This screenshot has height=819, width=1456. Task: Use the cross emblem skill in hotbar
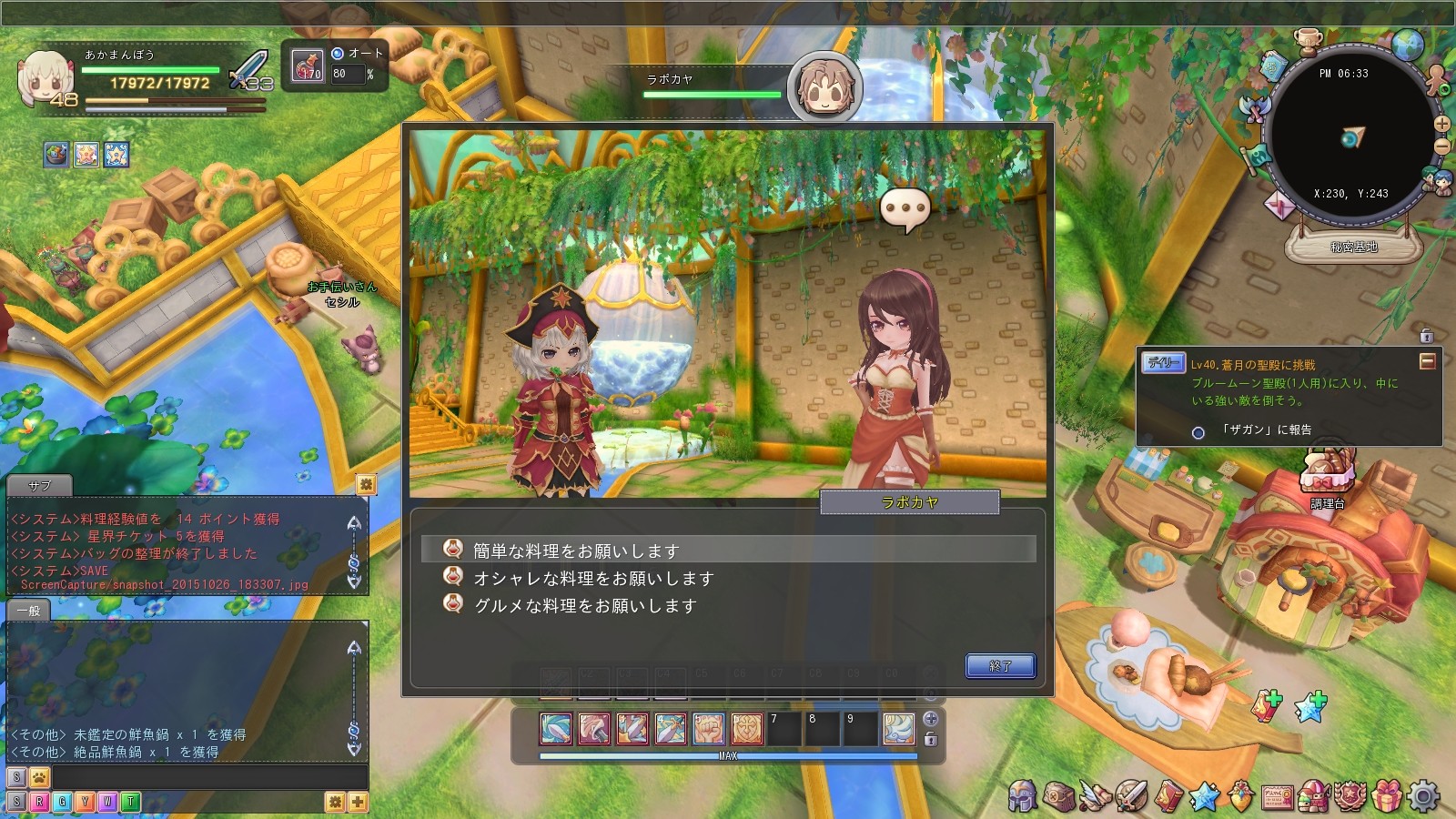pyautogui.click(x=747, y=729)
